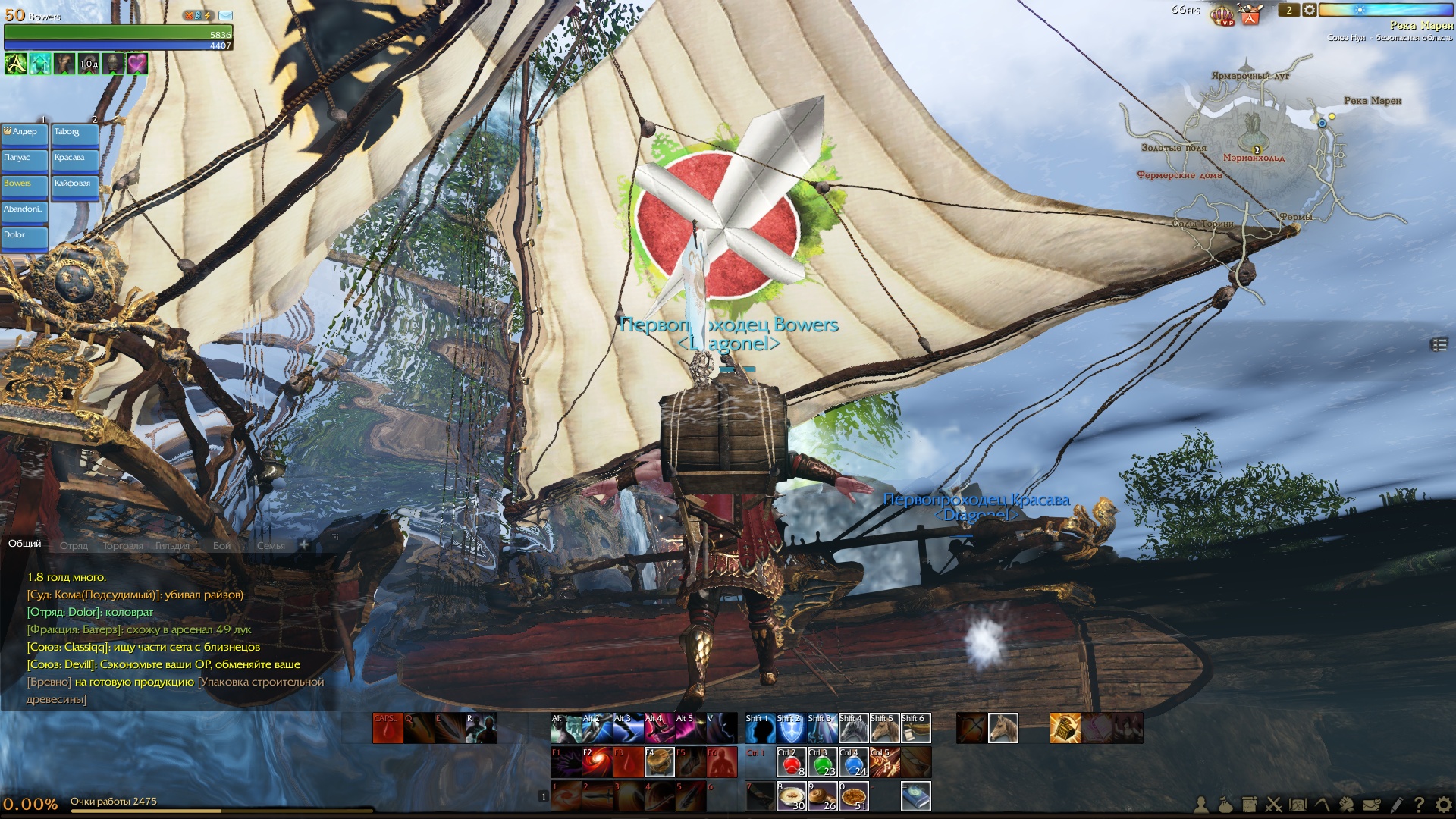Screen dimensions: 1456x819
Task: Select raid member Dolor
Action: (24, 237)
